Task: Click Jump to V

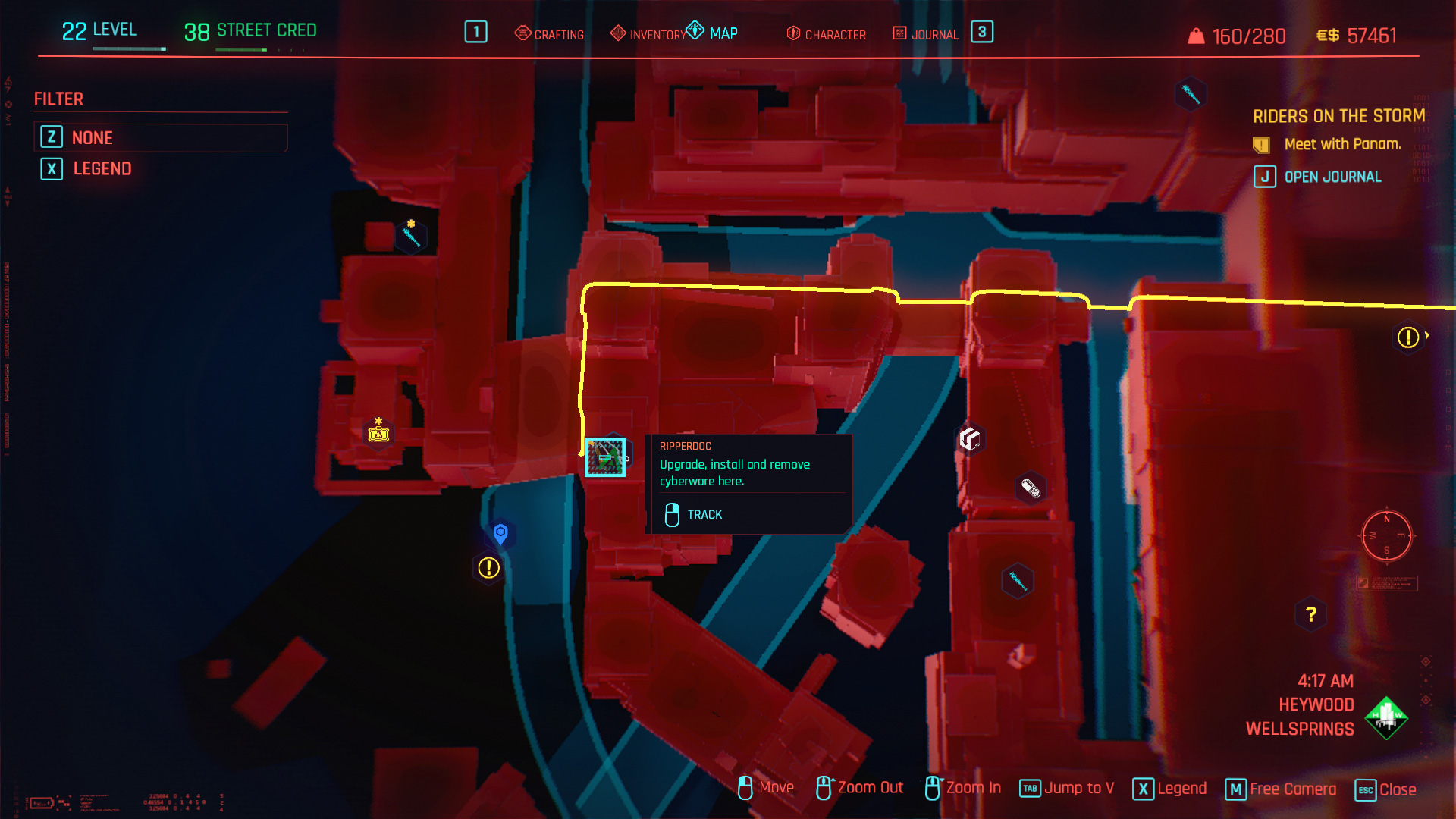Action: click(1067, 789)
